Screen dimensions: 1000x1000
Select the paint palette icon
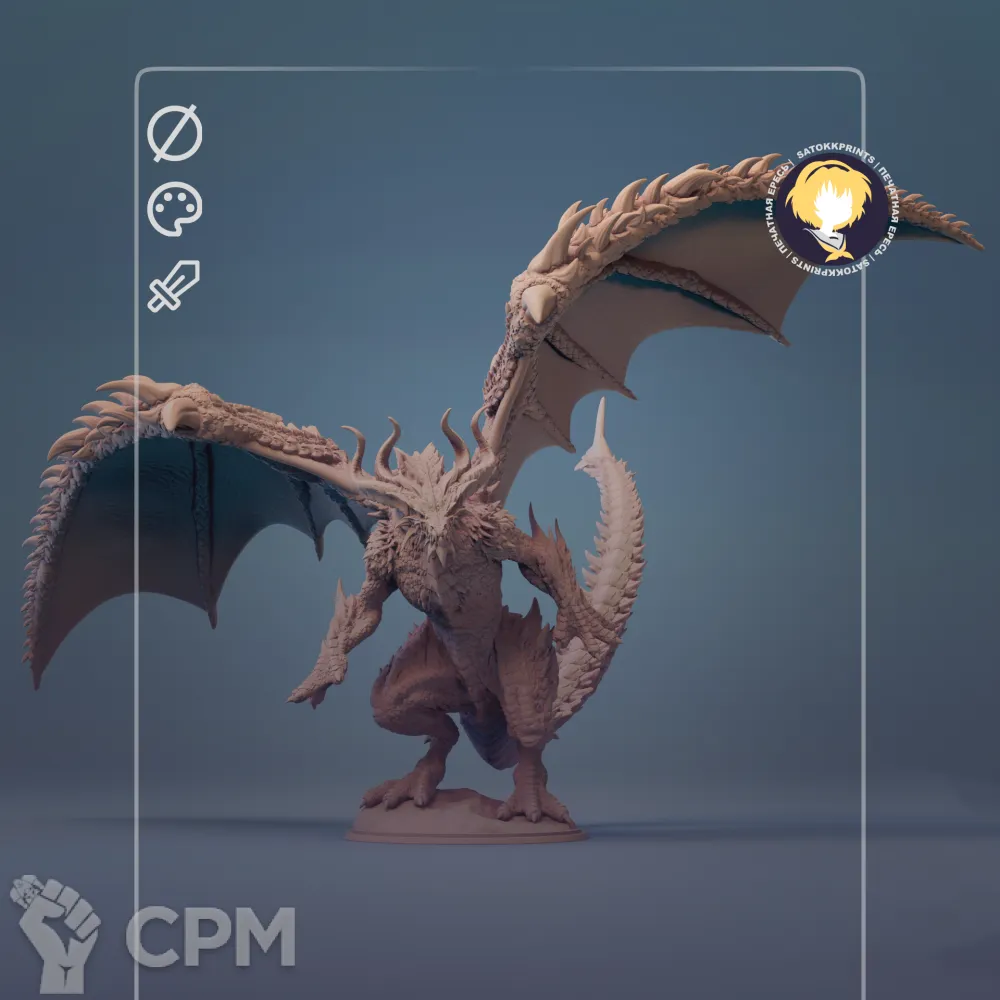[175, 209]
